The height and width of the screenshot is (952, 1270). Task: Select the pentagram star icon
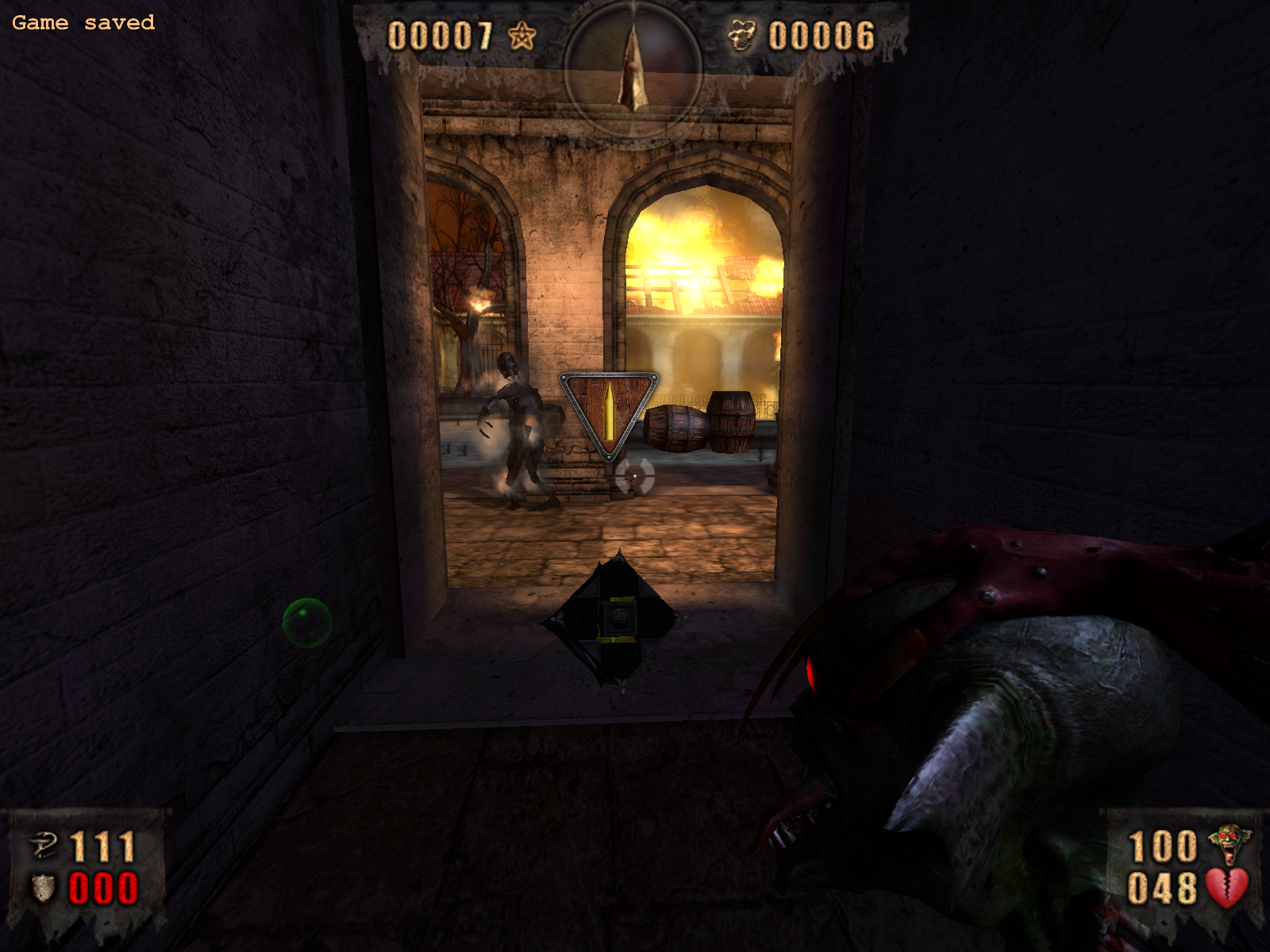(x=521, y=36)
